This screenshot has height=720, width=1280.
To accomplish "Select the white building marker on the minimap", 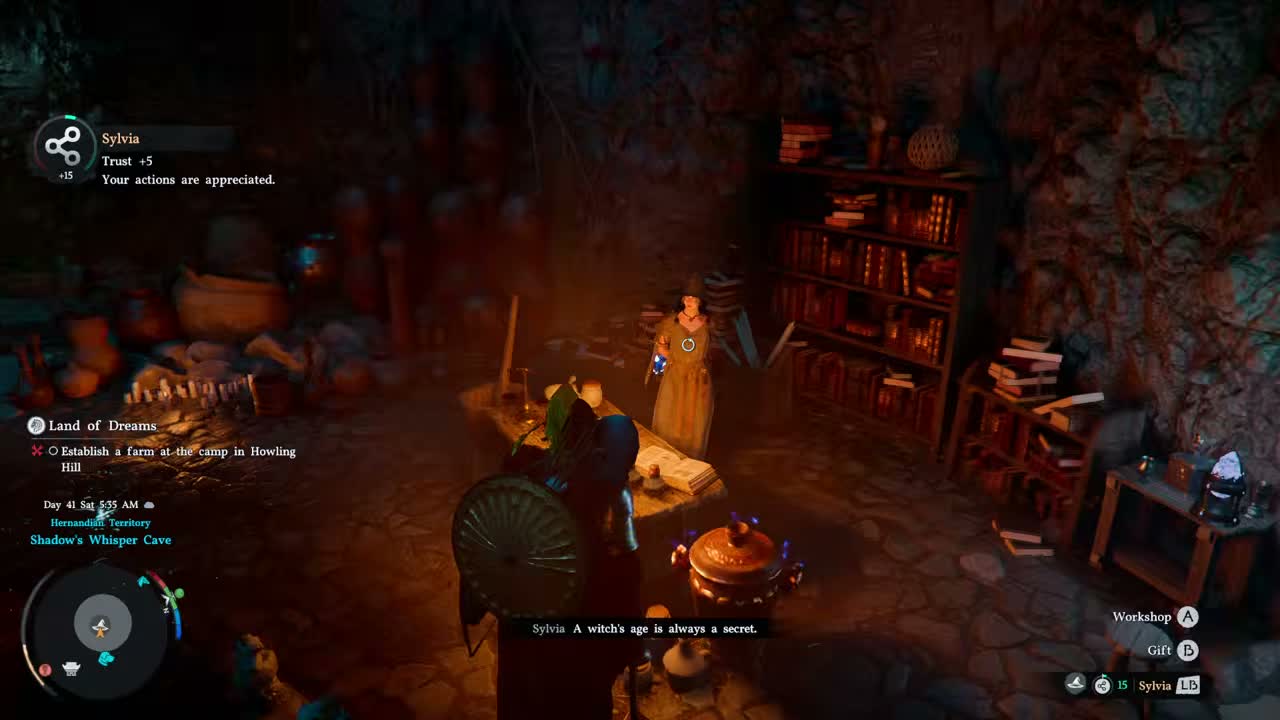I will (x=71, y=669).
